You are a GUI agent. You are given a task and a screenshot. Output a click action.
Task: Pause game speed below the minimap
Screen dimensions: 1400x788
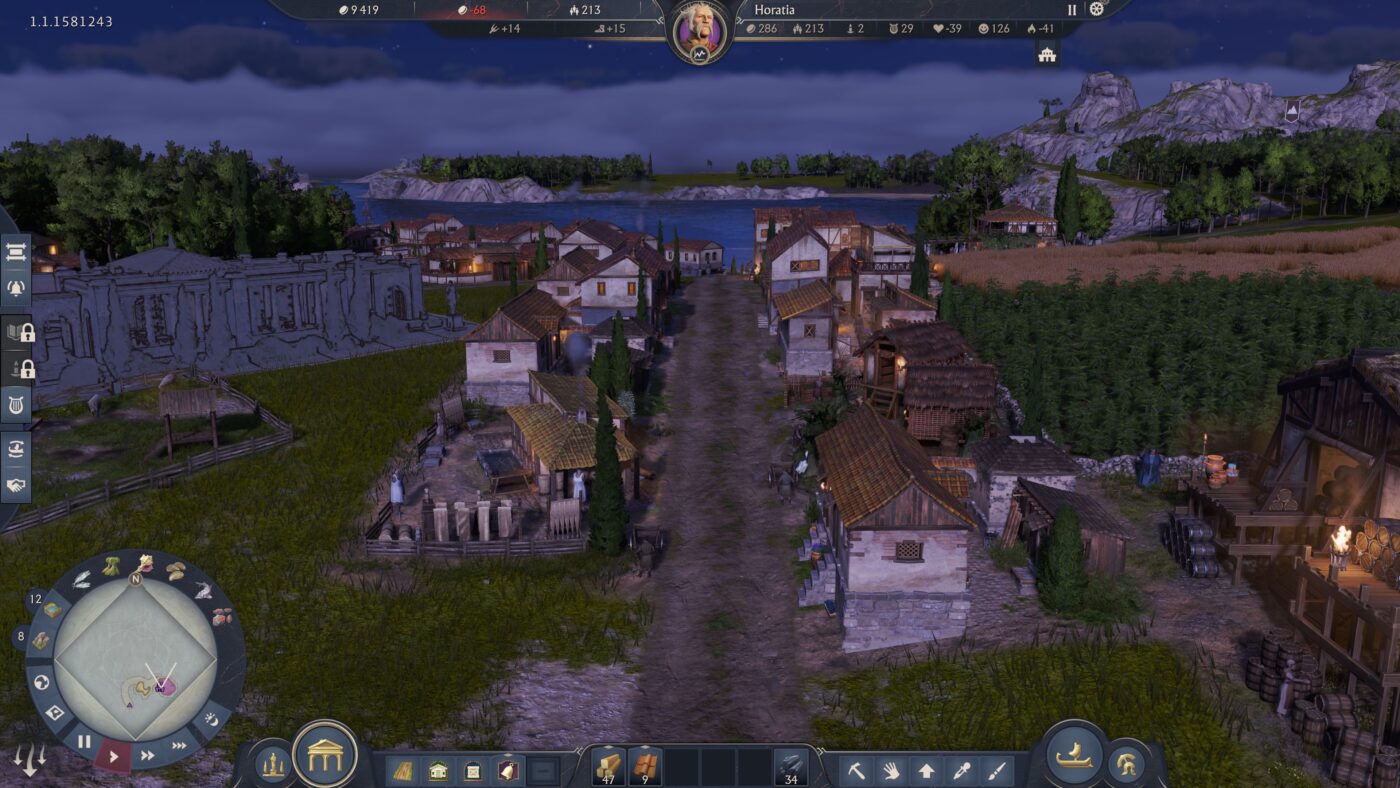click(x=84, y=742)
